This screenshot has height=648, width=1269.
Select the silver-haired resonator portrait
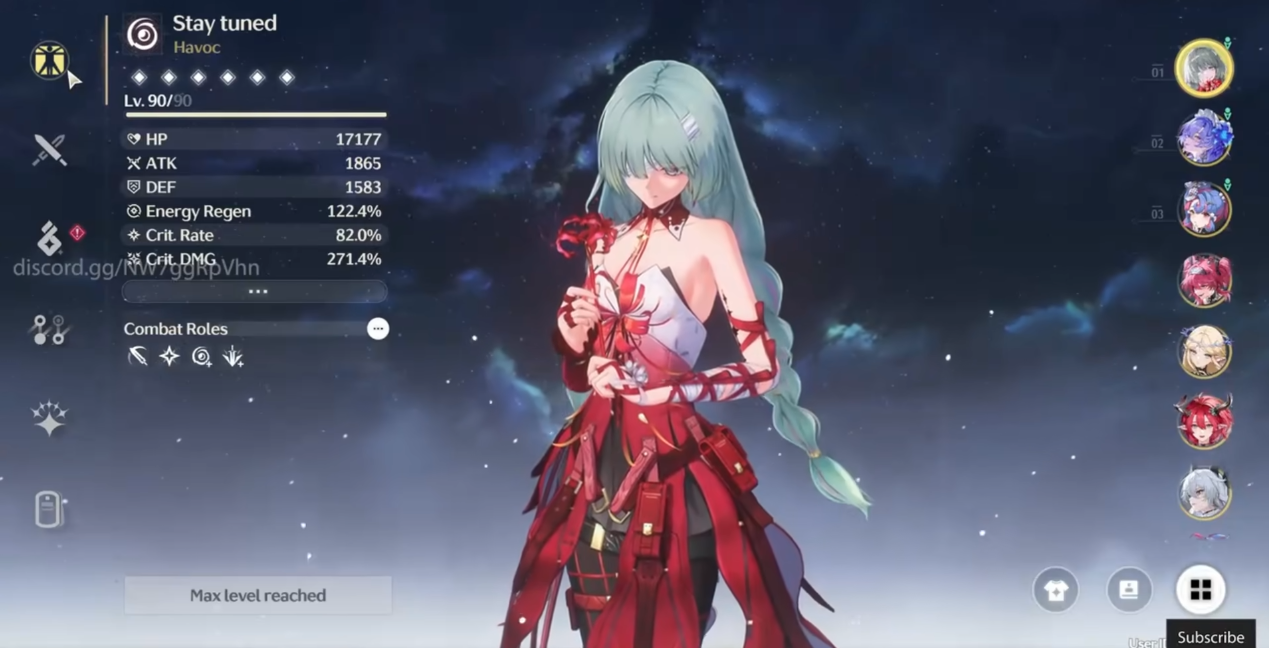click(1203, 492)
